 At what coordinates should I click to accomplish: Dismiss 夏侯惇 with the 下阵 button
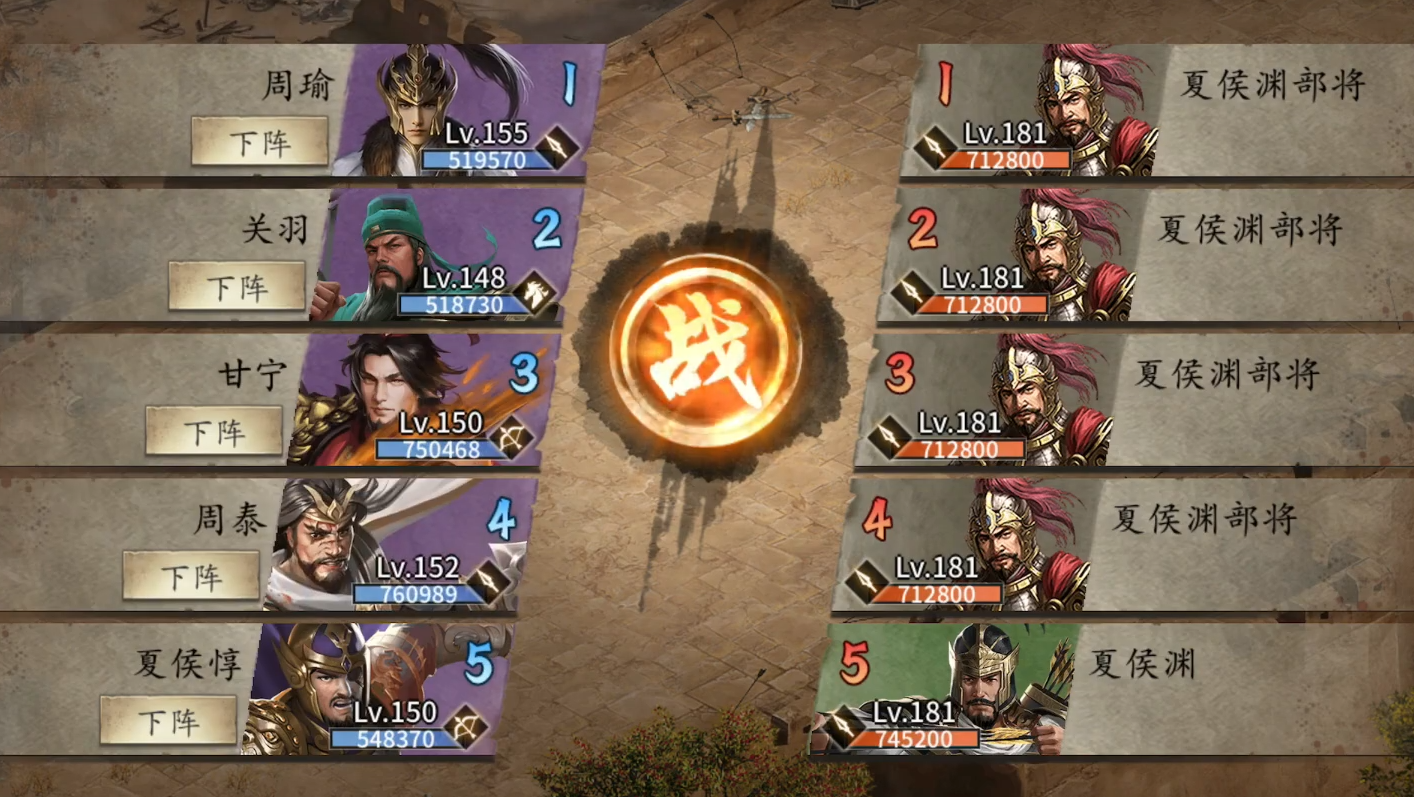(168, 720)
